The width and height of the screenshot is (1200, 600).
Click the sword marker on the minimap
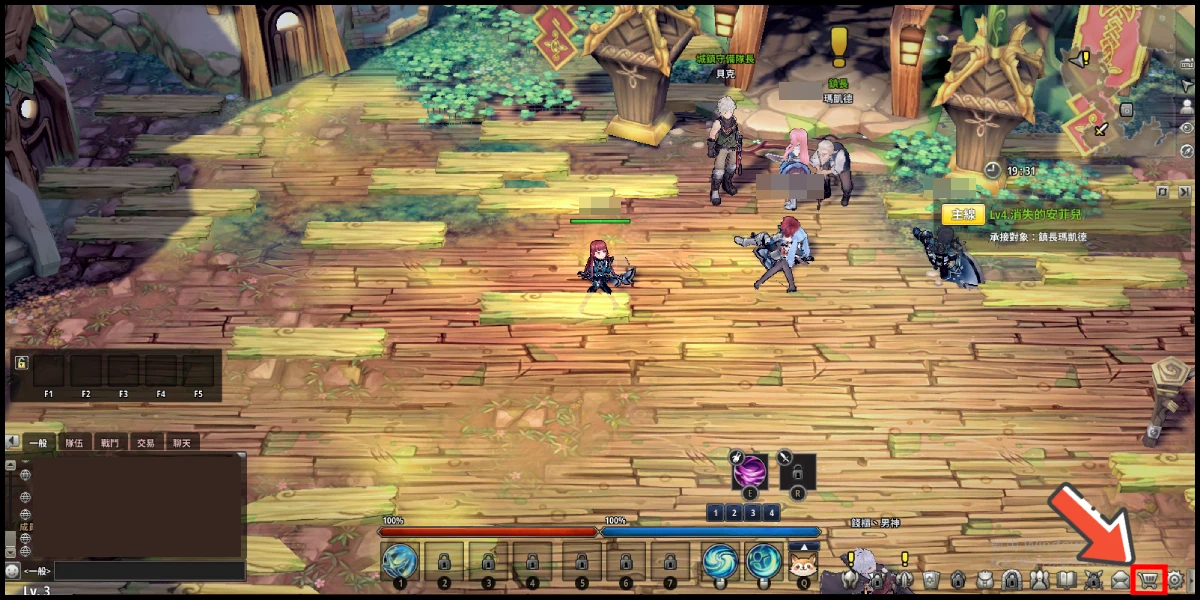point(1100,128)
